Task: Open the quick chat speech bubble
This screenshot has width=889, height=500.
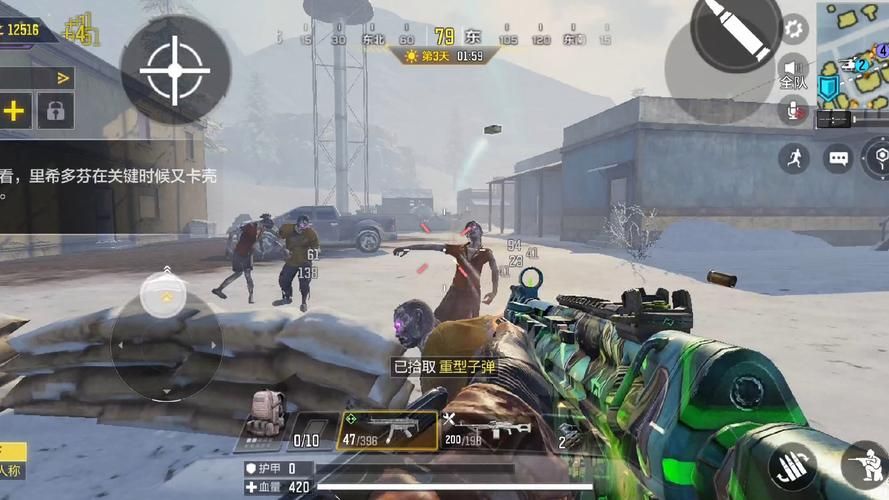Action: point(838,158)
